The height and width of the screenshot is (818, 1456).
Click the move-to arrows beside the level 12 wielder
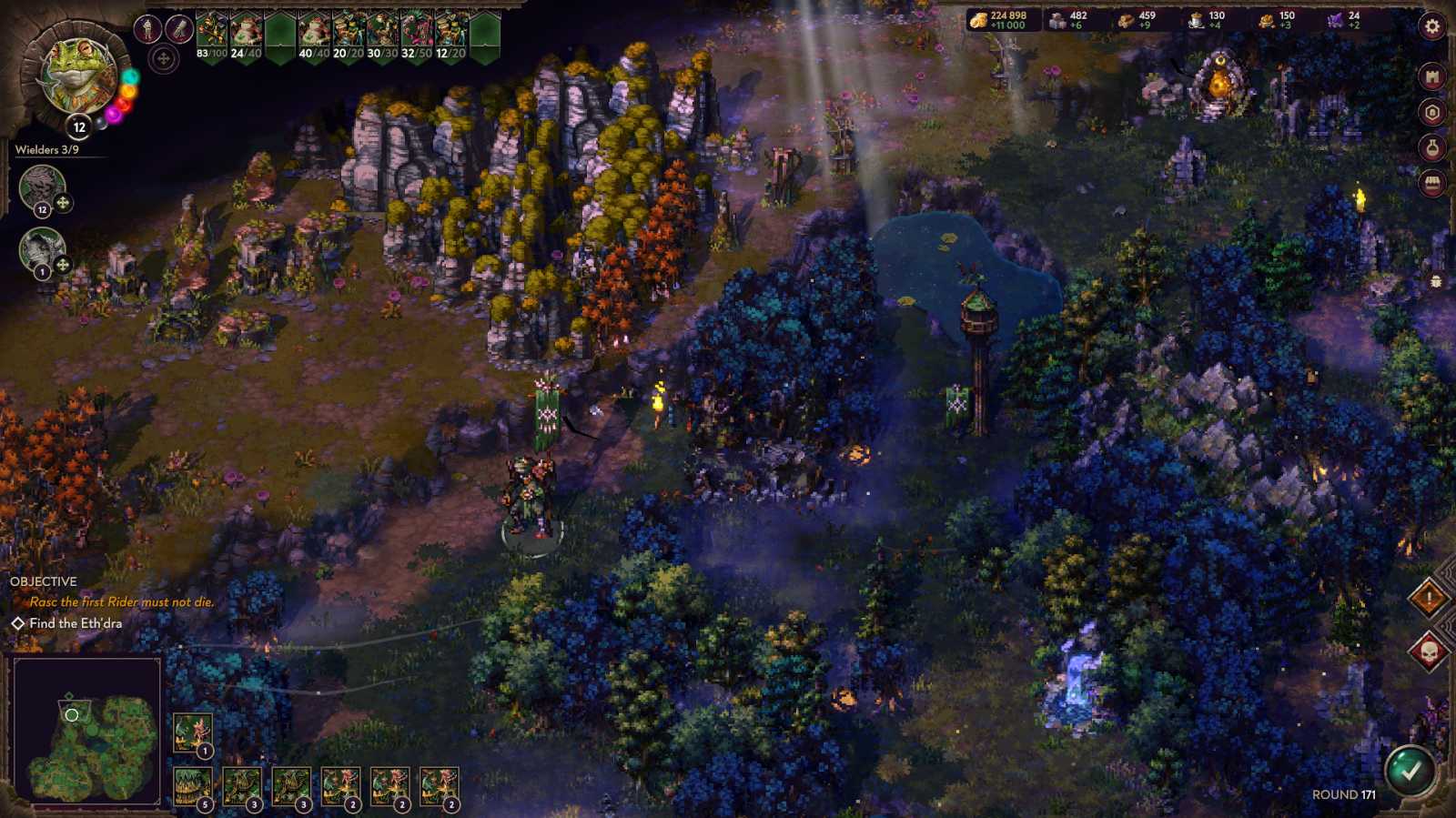pyautogui.click(x=63, y=201)
